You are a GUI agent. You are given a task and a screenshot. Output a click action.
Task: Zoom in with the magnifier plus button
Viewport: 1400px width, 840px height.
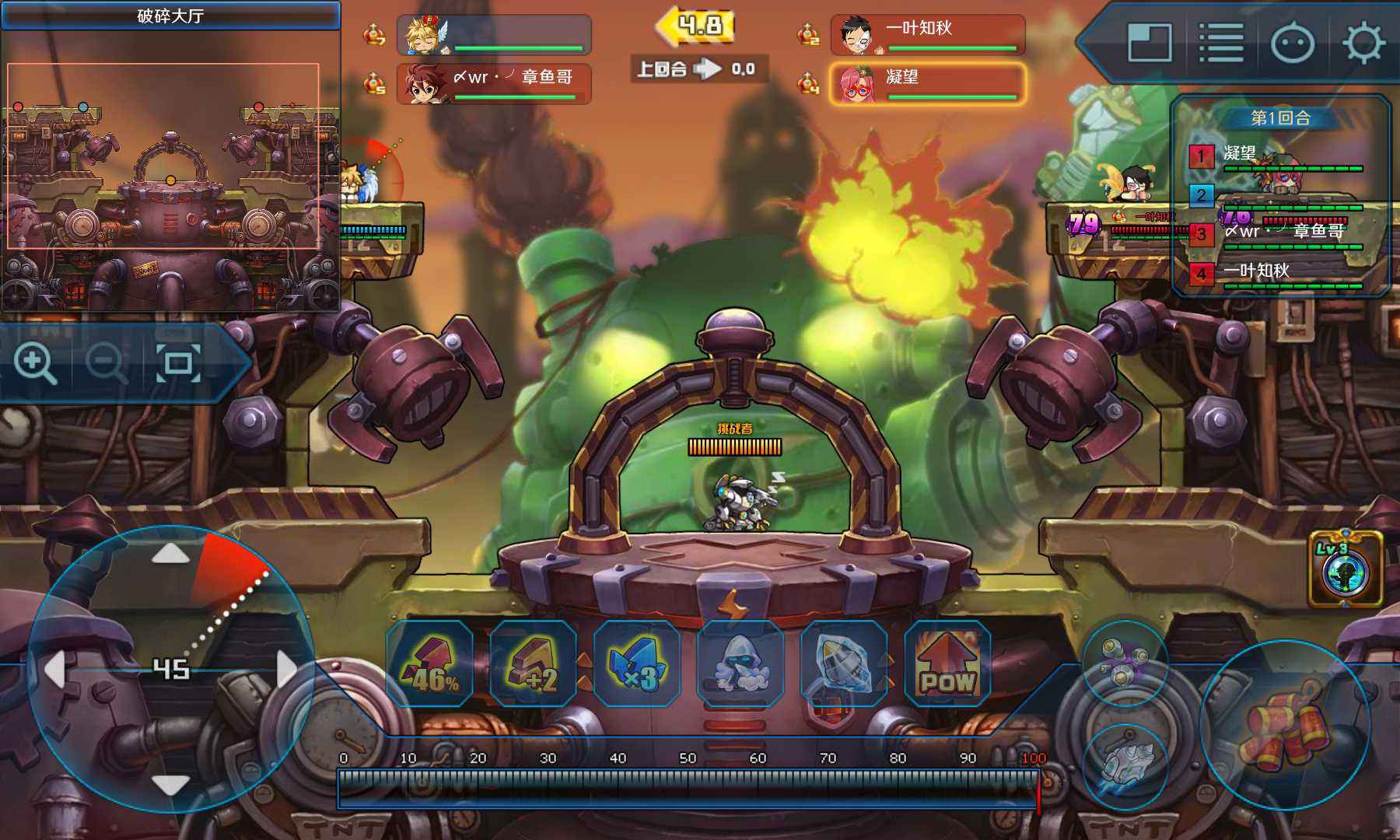tap(35, 363)
